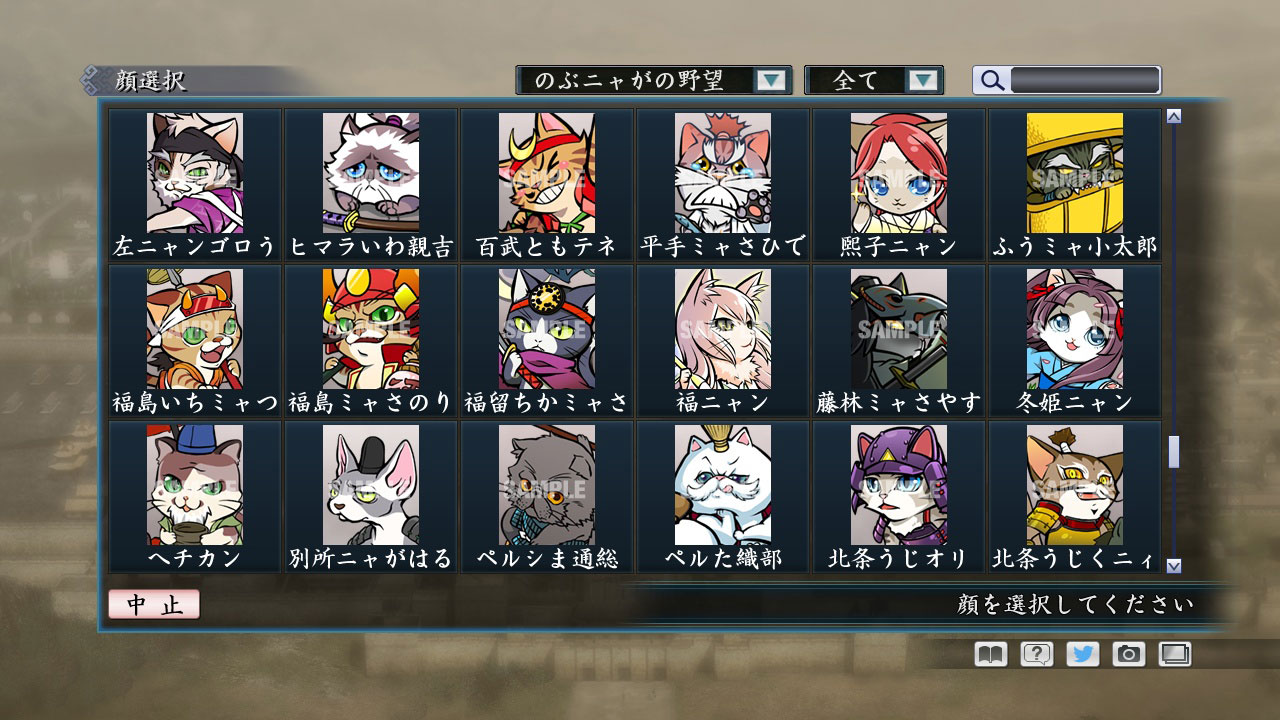Expand the series selector arrow
This screenshot has width=1280, height=720.
[770, 80]
